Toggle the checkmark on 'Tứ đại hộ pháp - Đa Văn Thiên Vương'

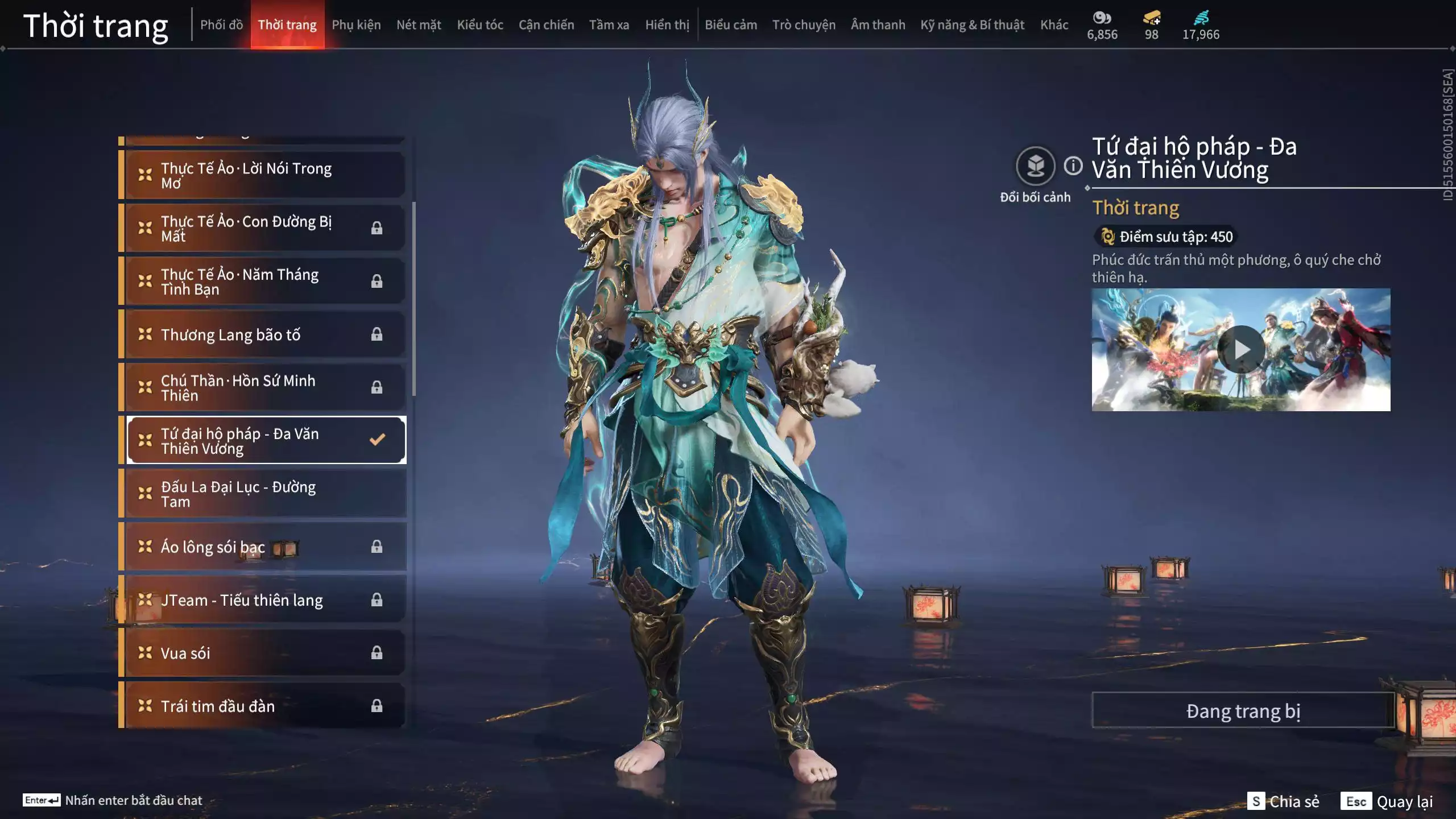click(x=377, y=439)
